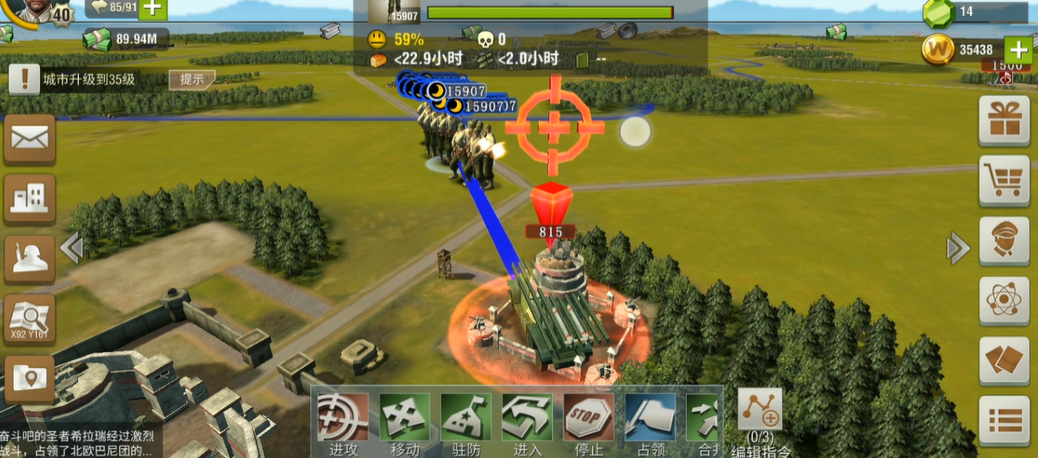Add gold coins with the plus button
Screen dimensions: 1038x458
pos(1017,49)
